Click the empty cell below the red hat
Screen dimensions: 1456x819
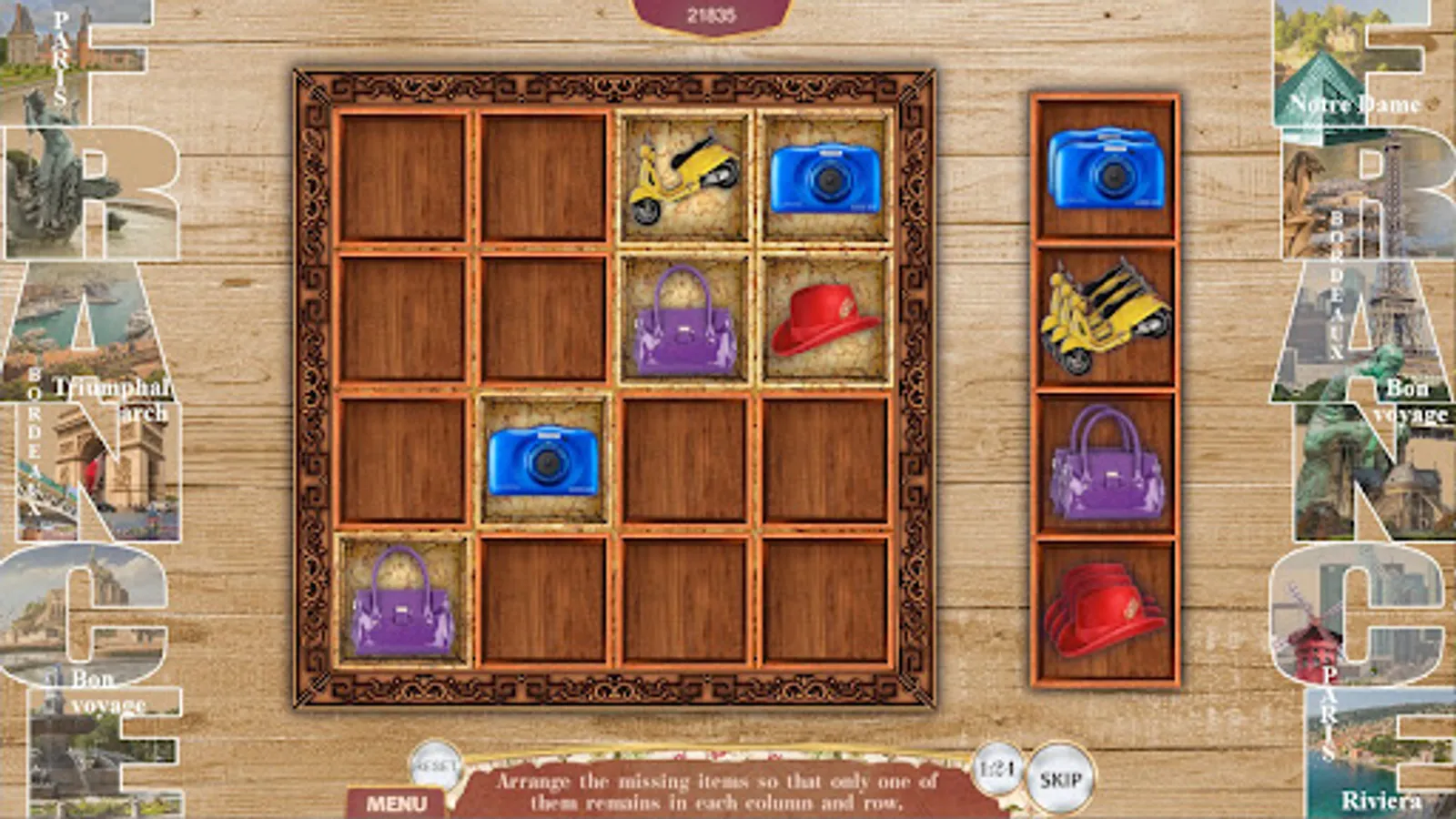[x=824, y=460]
